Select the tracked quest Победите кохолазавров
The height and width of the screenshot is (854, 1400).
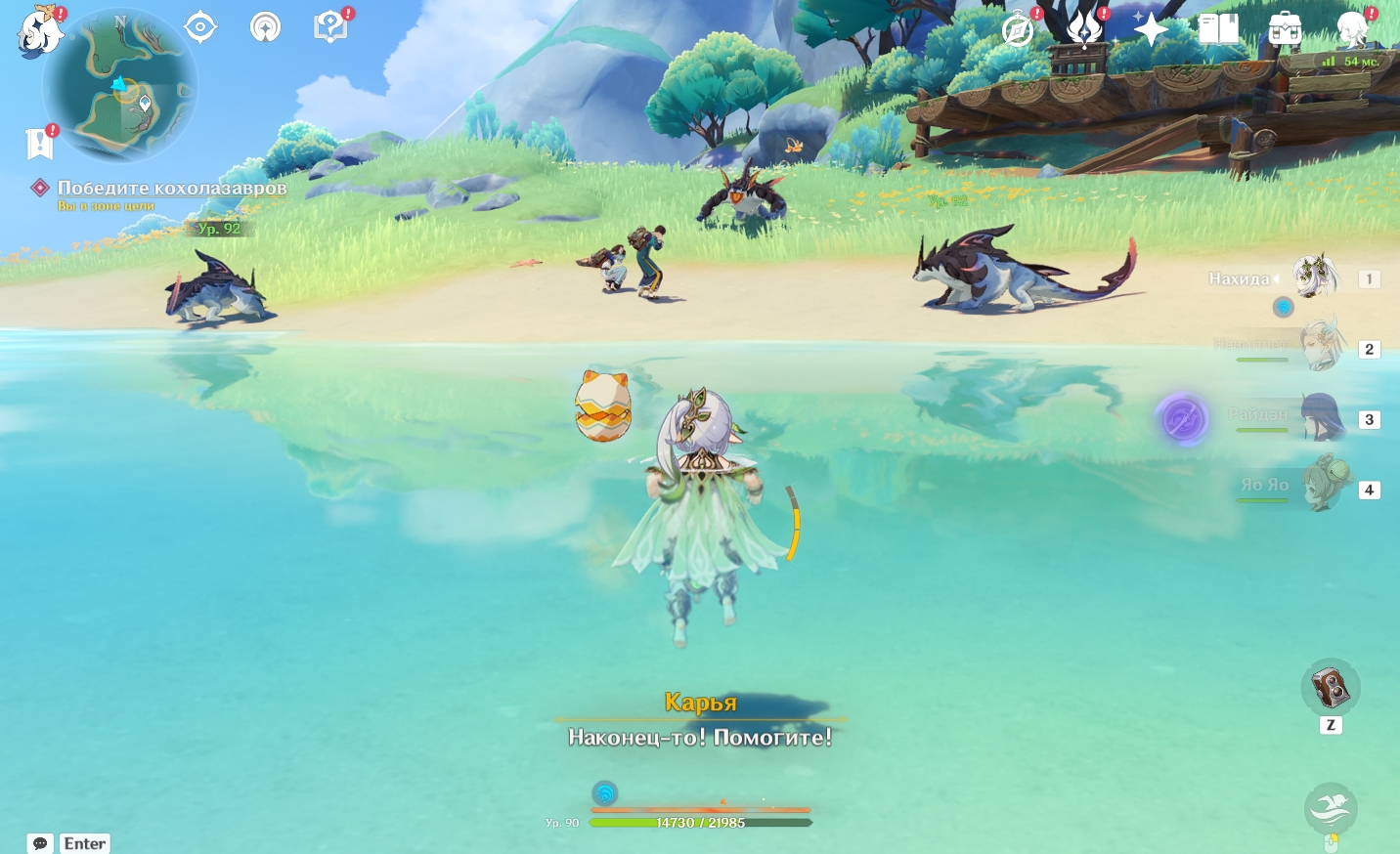(171, 188)
